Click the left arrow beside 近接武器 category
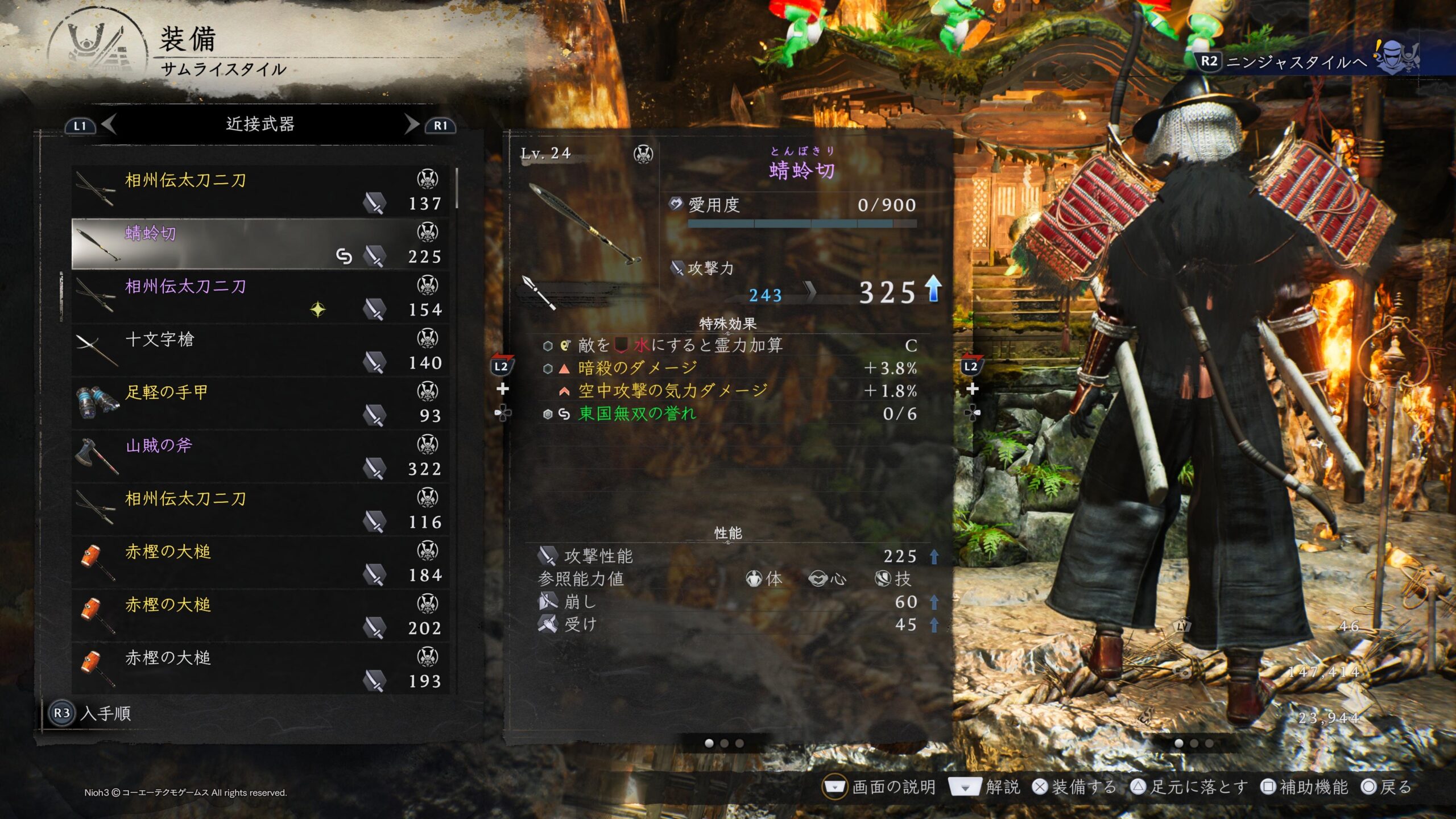1456x819 pixels. (x=109, y=124)
